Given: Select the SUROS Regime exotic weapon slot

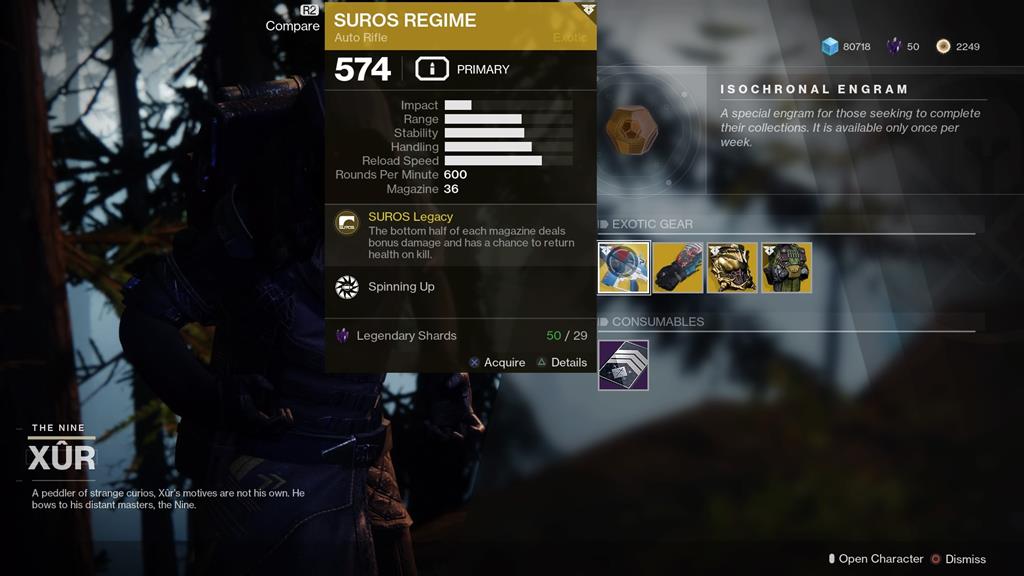Looking at the screenshot, I should (624, 268).
